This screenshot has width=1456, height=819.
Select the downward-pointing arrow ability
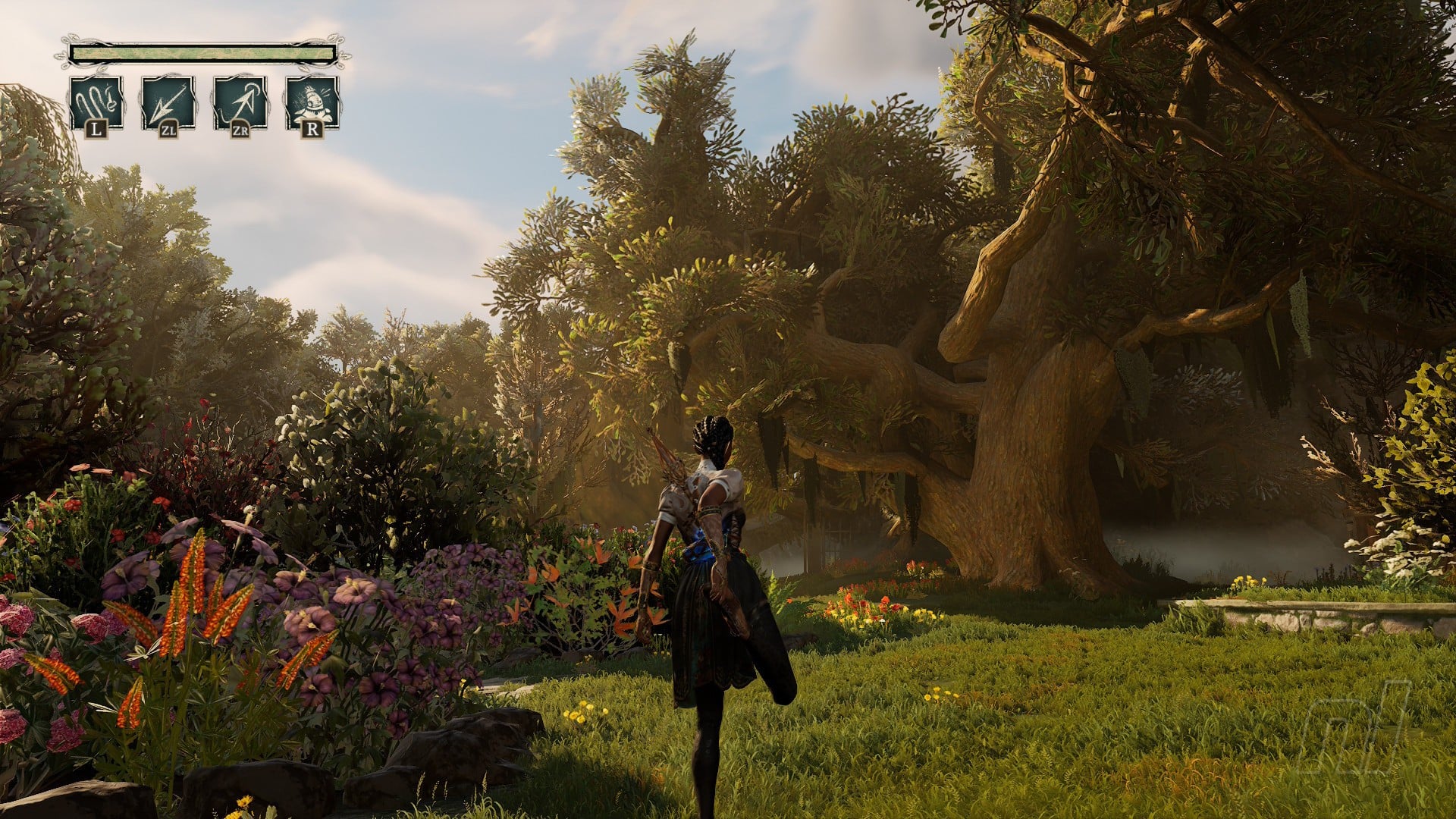[168, 102]
